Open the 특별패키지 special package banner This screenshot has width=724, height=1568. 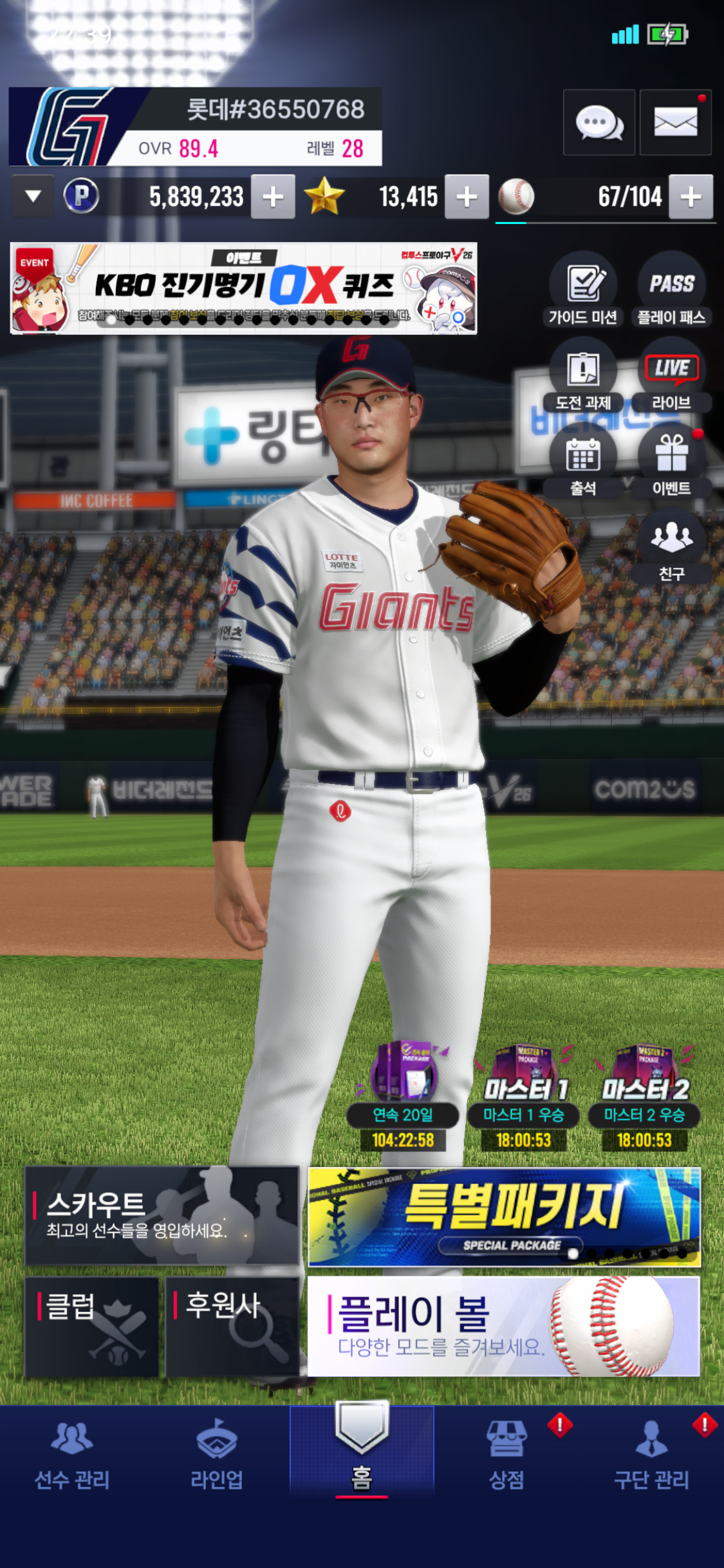pyautogui.click(x=504, y=1217)
